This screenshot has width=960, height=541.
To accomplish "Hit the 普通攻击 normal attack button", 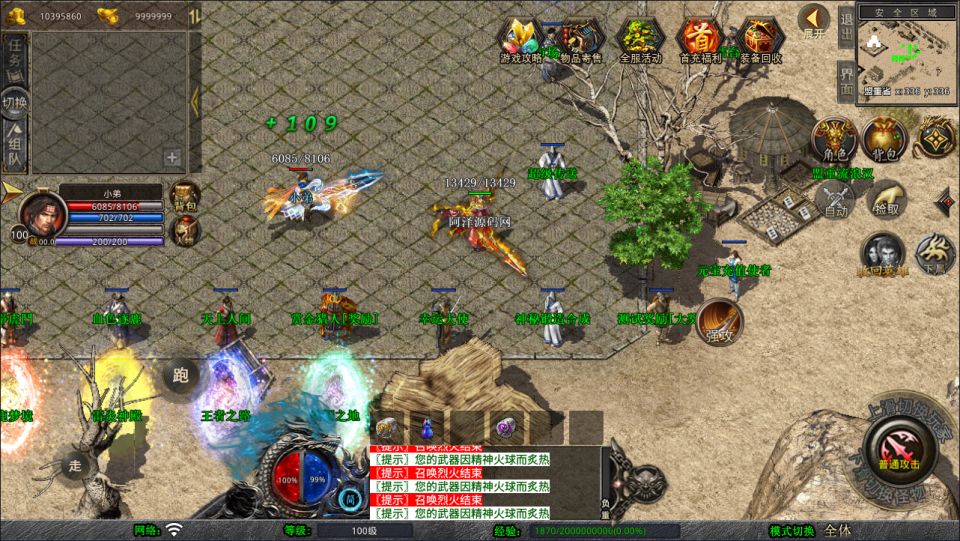I will tap(897, 446).
